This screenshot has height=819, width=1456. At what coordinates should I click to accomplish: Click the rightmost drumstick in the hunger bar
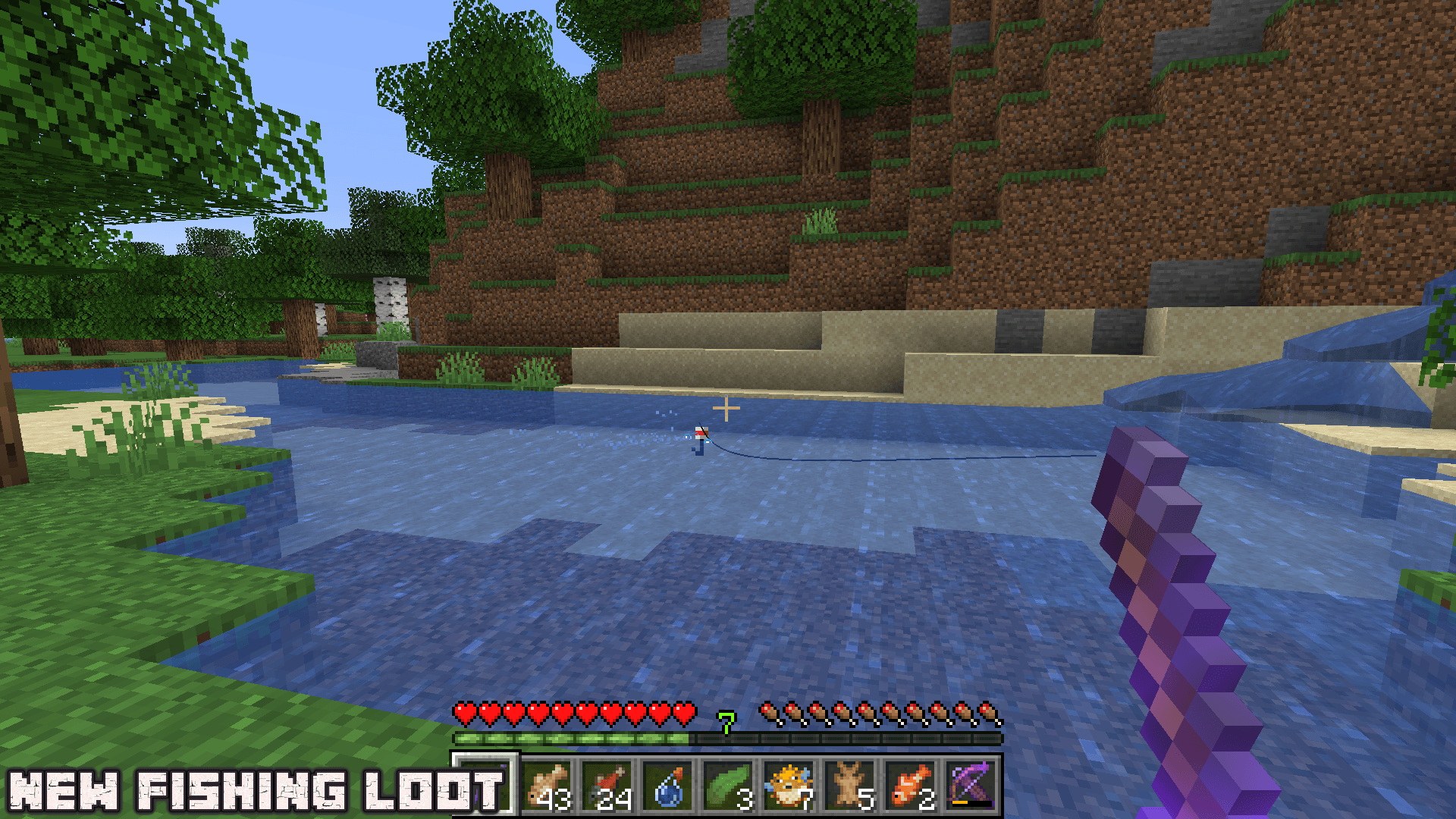pyautogui.click(x=986, y=711)
